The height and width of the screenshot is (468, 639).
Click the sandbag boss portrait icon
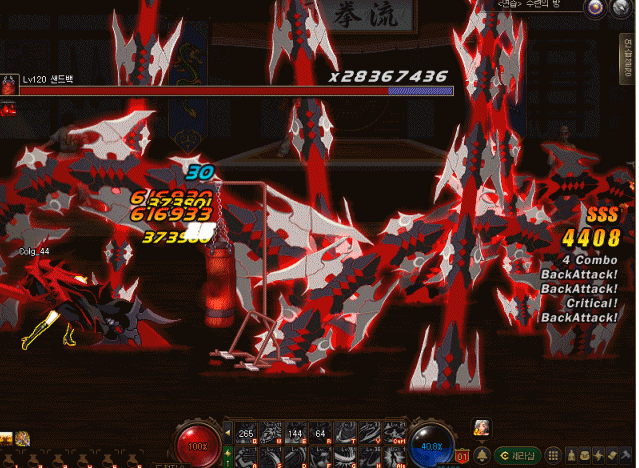(9, 84)
